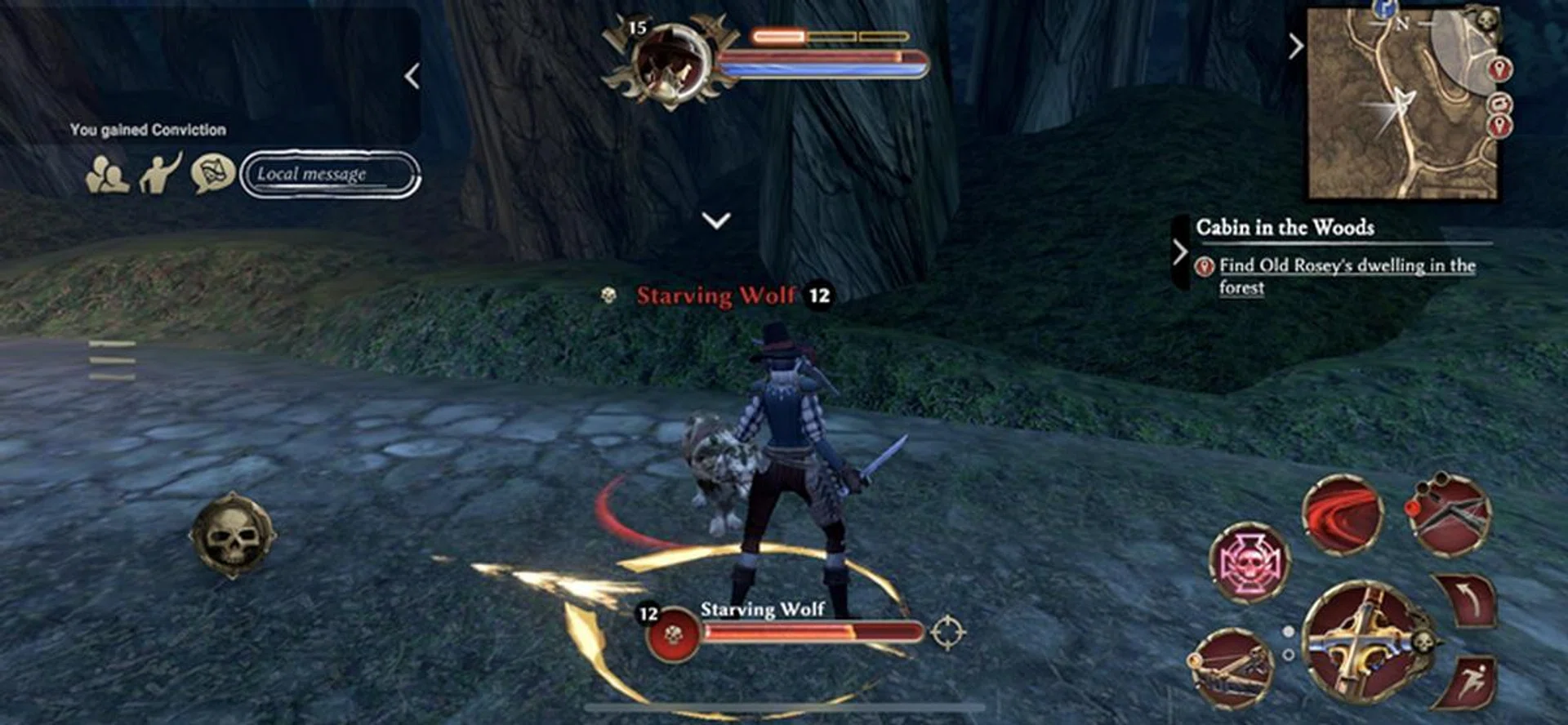Select the upper weapon slot dot toggle
The image size is (1568, 725).
pos(1289,631)
